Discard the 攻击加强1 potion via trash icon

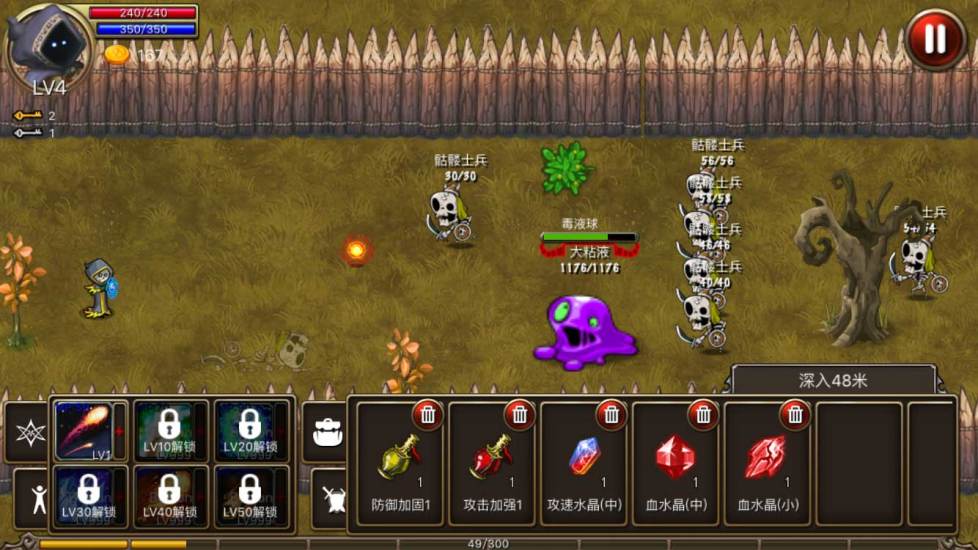click(x=519, y=414)
